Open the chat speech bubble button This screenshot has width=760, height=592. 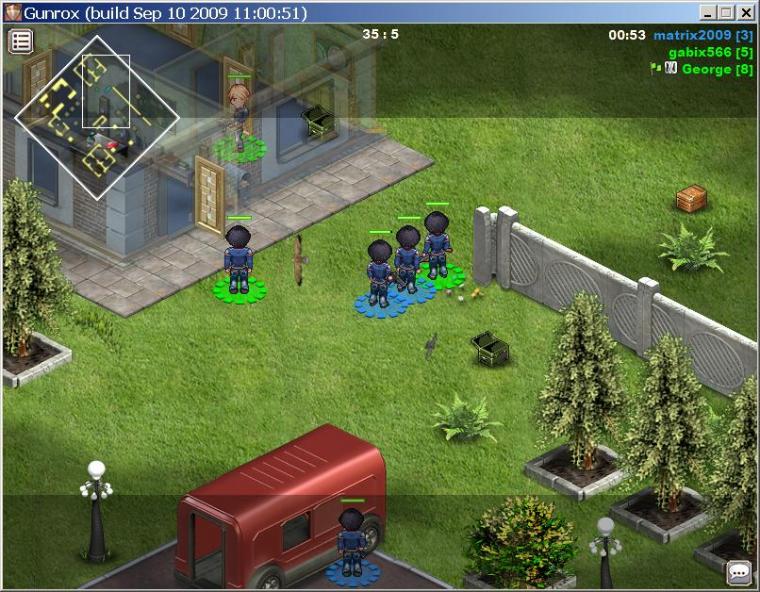point(739,573)
